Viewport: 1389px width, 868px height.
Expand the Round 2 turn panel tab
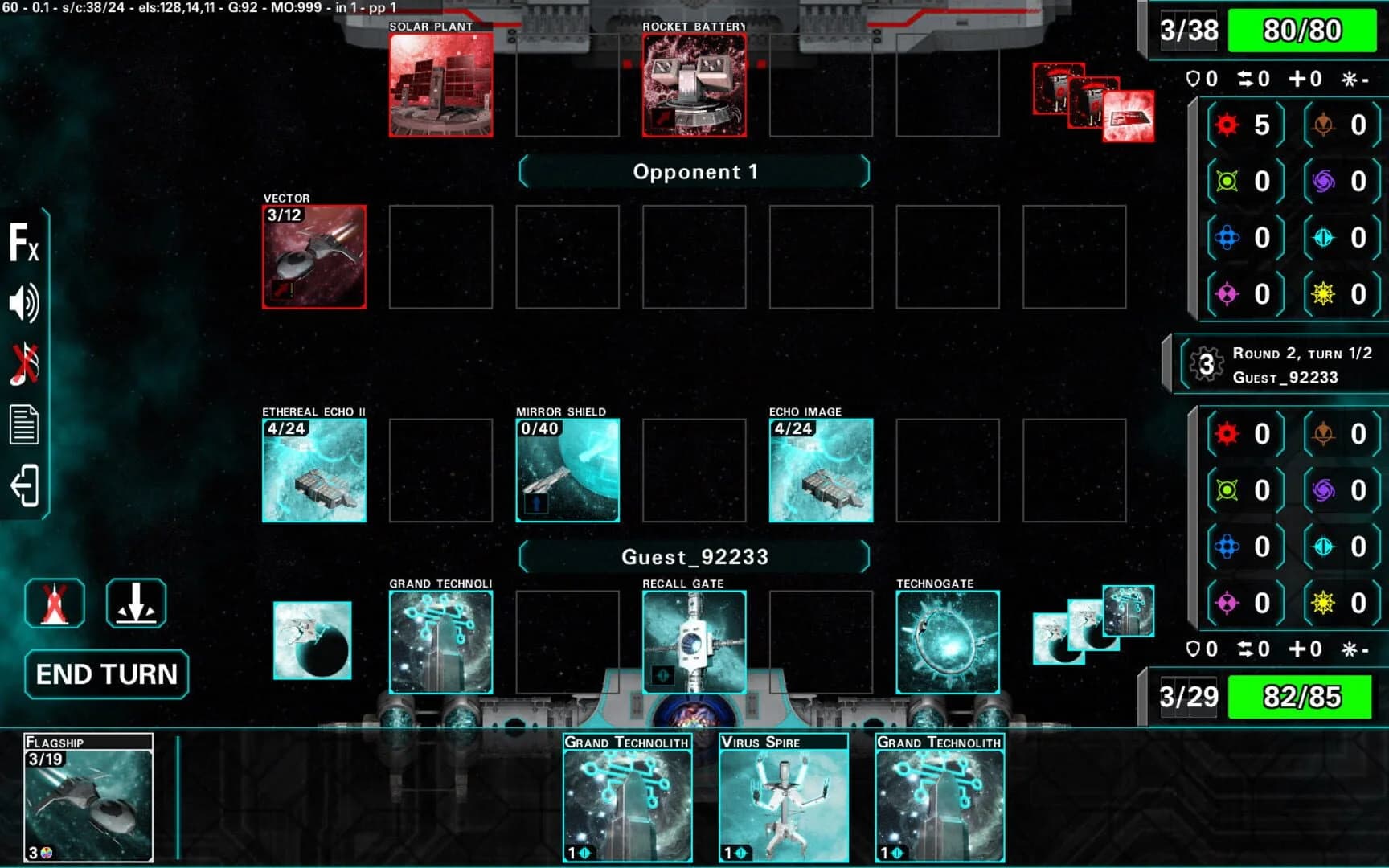pos(1168,363)
